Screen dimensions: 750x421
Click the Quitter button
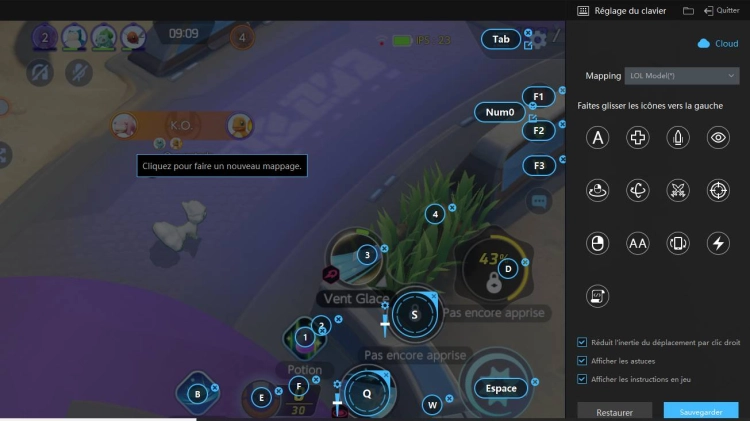click(x=722, y=10)
